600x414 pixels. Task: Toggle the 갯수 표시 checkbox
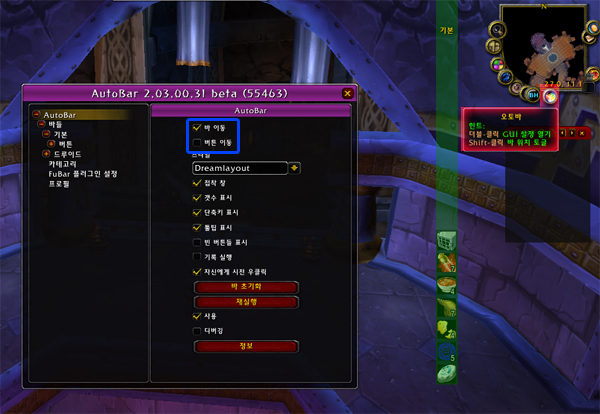coord(196,198)
